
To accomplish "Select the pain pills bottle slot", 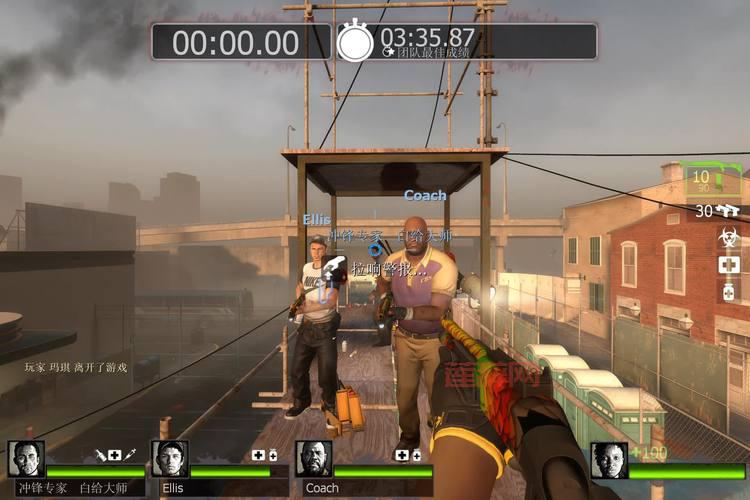I will 728,291.
